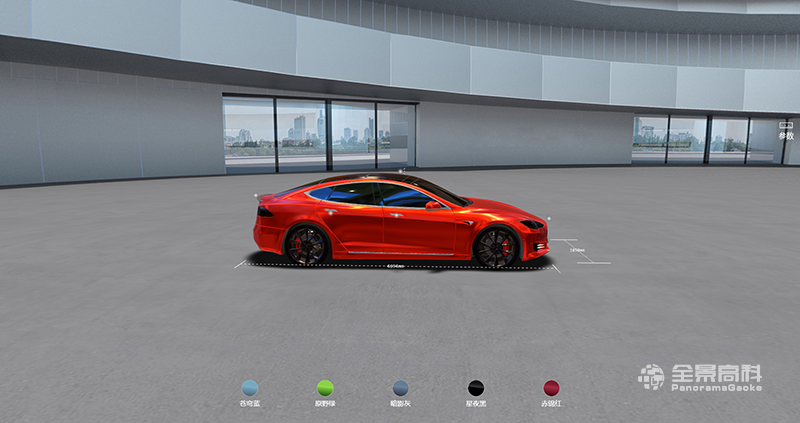
Task: Apply the starry night black (星夜黑) paint color
Action: coord(476,388)
